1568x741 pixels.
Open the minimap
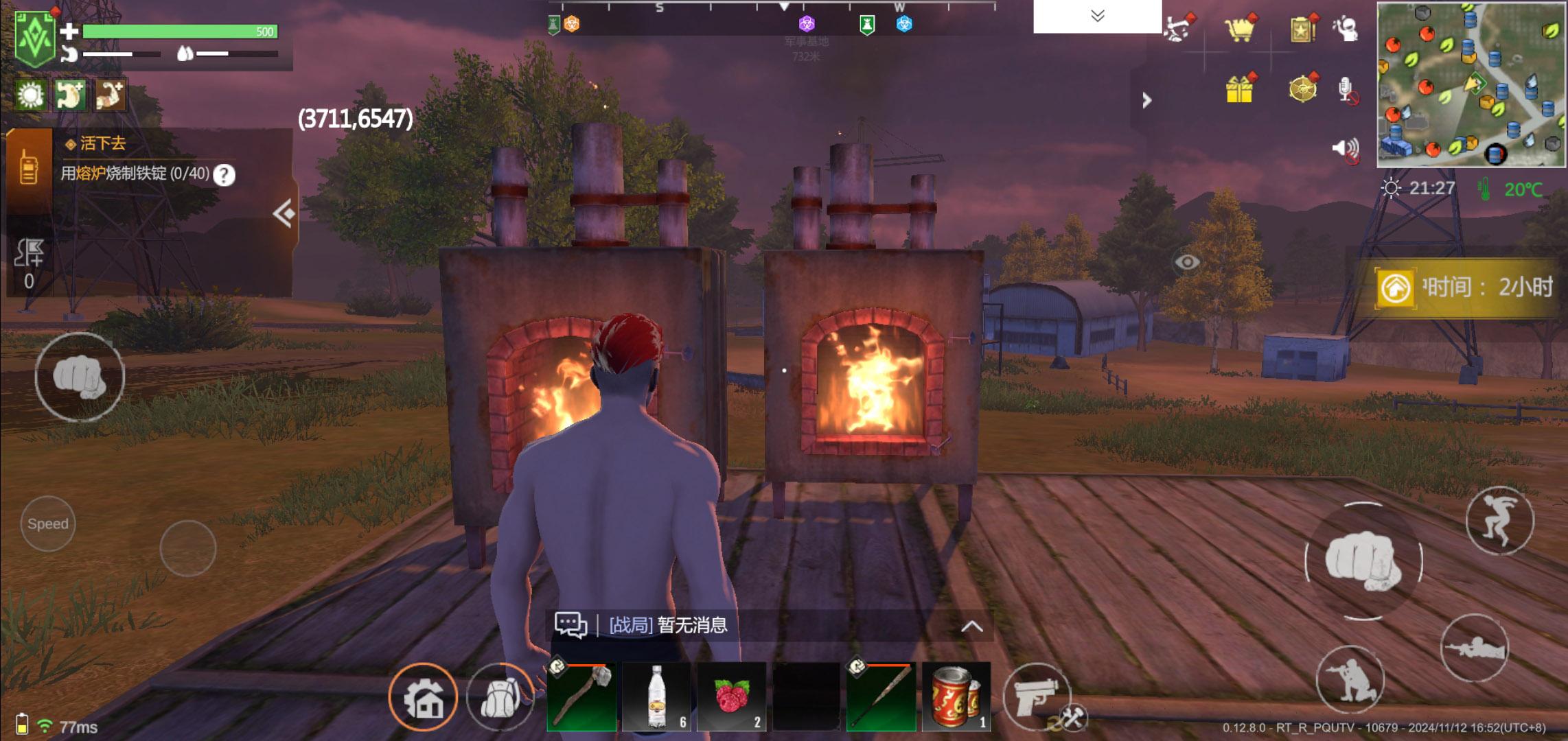point(1471,85)
